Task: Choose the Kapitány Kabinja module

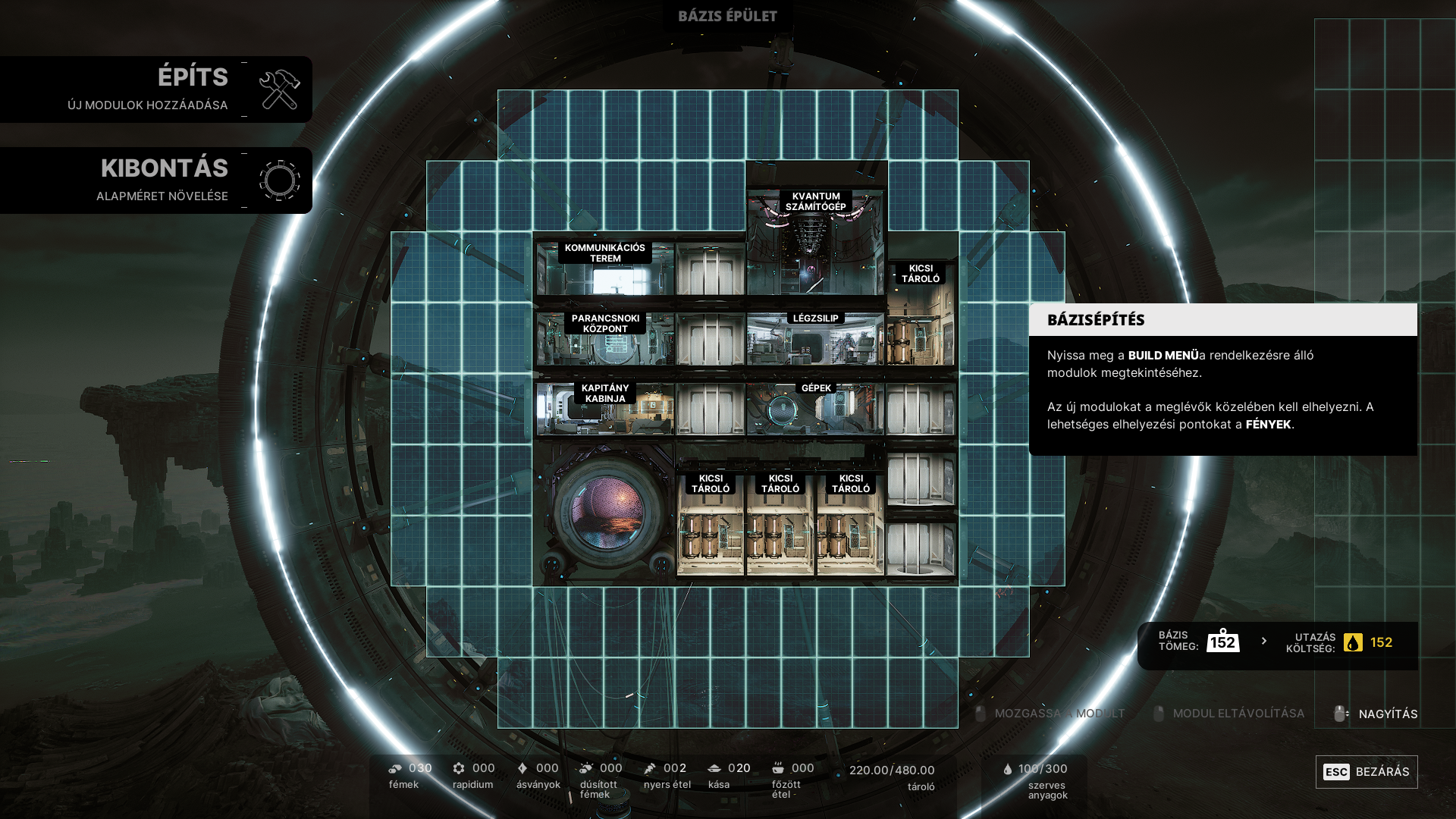Action: pyautogui.click(x=604, y=409)
